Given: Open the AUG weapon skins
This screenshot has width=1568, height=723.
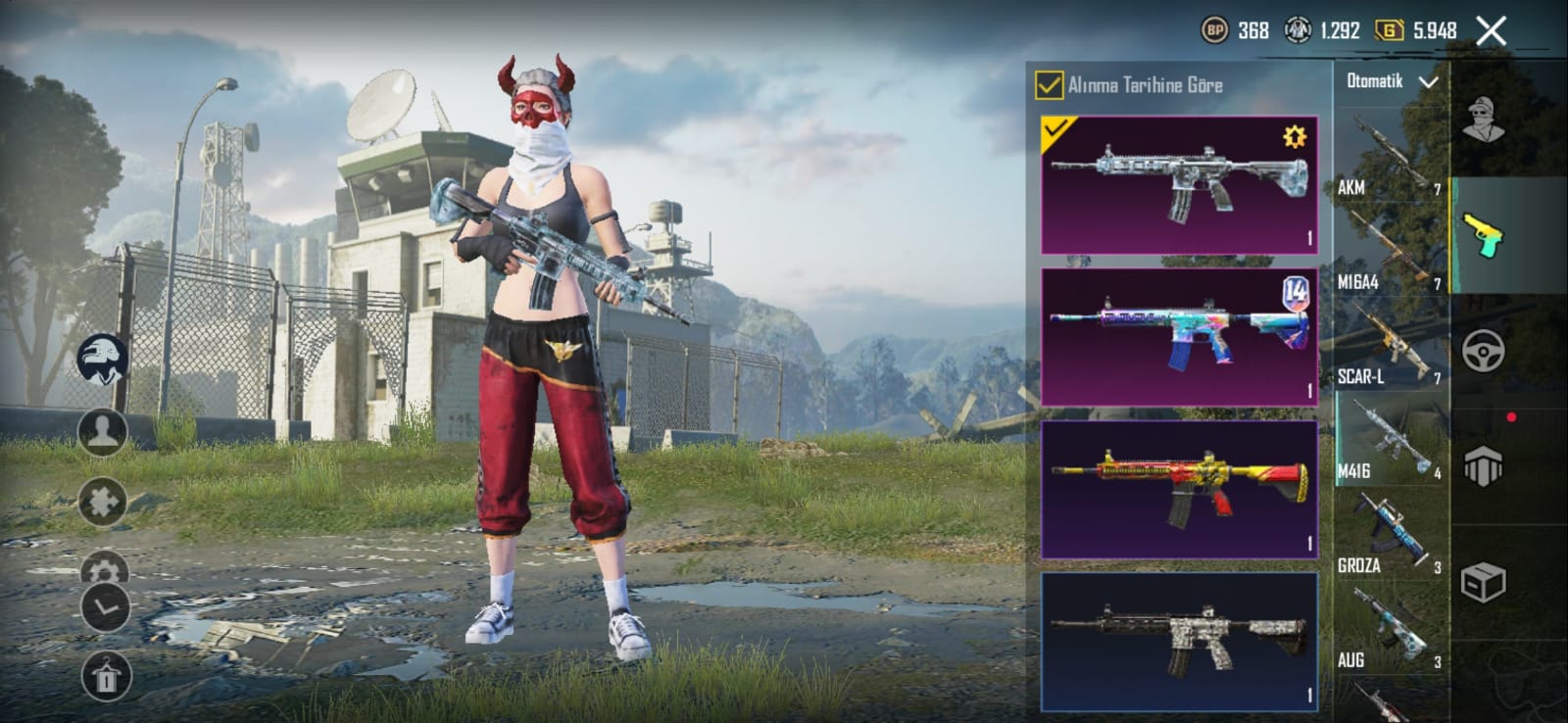Looking at the screenshot, I should [x=1390, y=630].
